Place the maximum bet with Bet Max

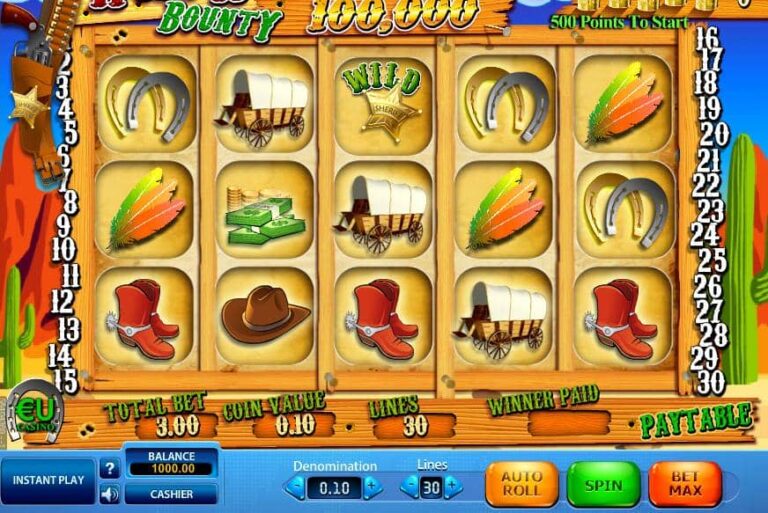click(x=685, y=485)
